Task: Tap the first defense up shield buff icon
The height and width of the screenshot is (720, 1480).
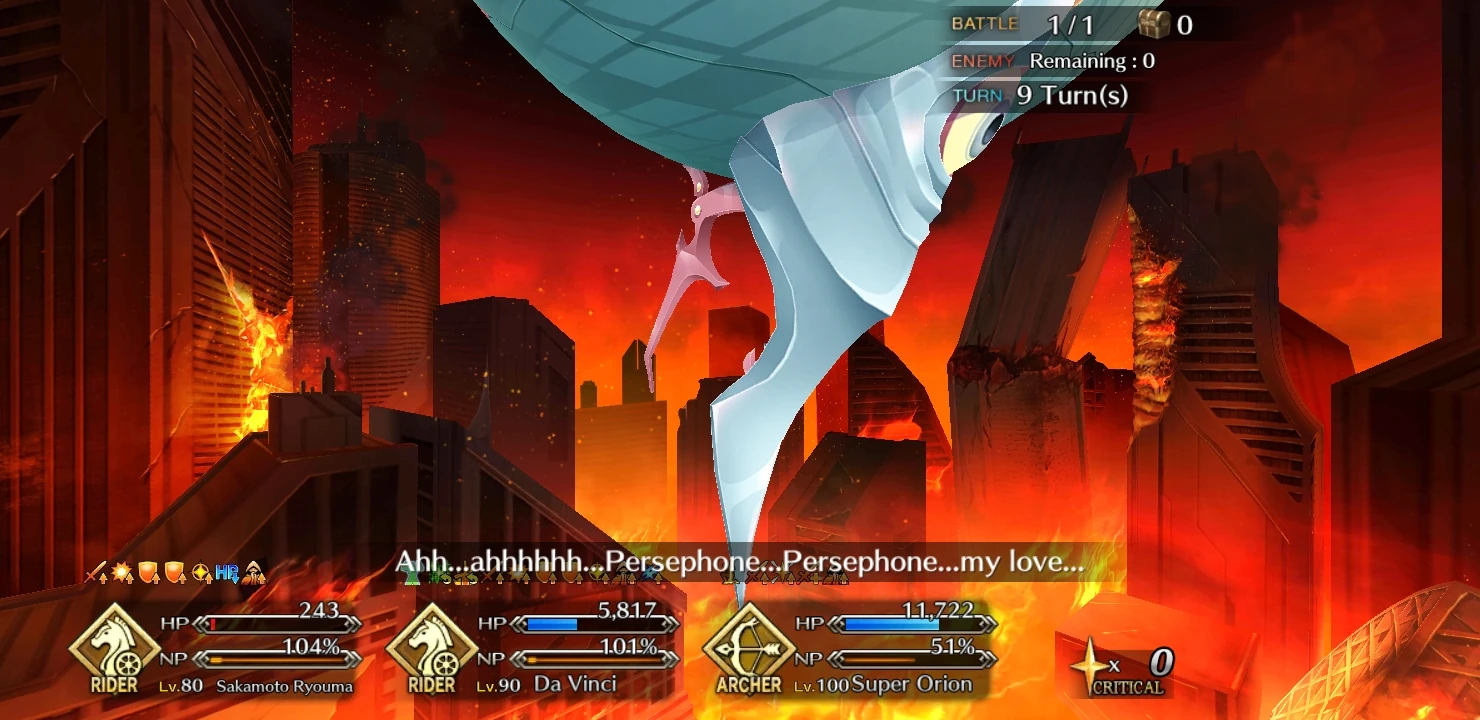Action: pos(148,572)
